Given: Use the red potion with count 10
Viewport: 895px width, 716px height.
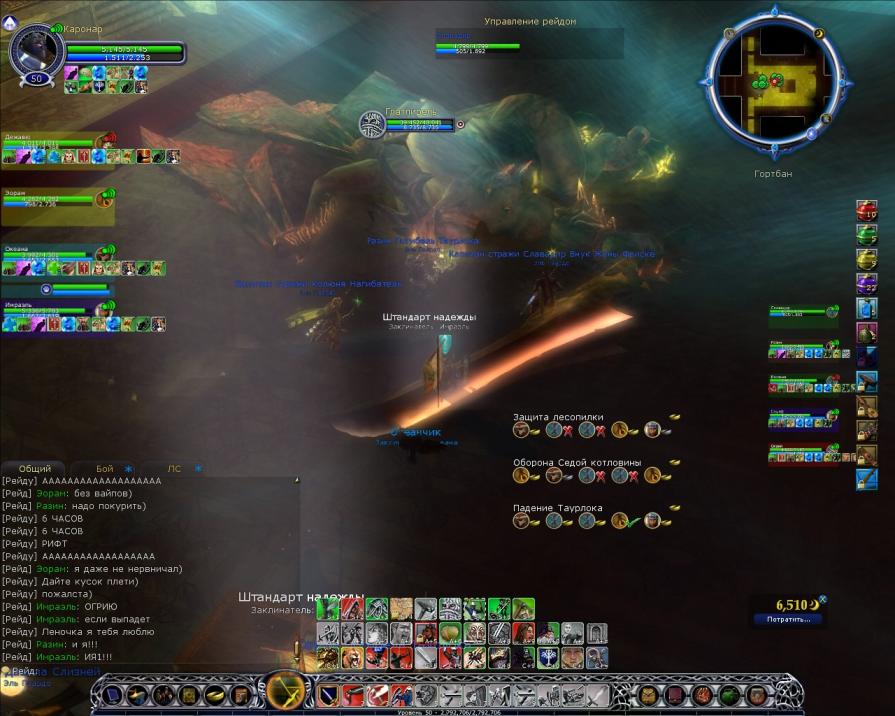Looking at the screenshot, I should (866, 211).
